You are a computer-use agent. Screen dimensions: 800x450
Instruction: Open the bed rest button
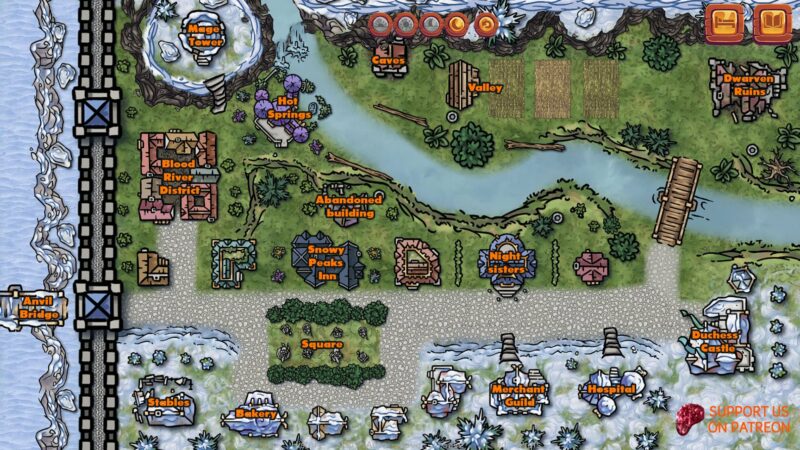click(x=724, y=23)
